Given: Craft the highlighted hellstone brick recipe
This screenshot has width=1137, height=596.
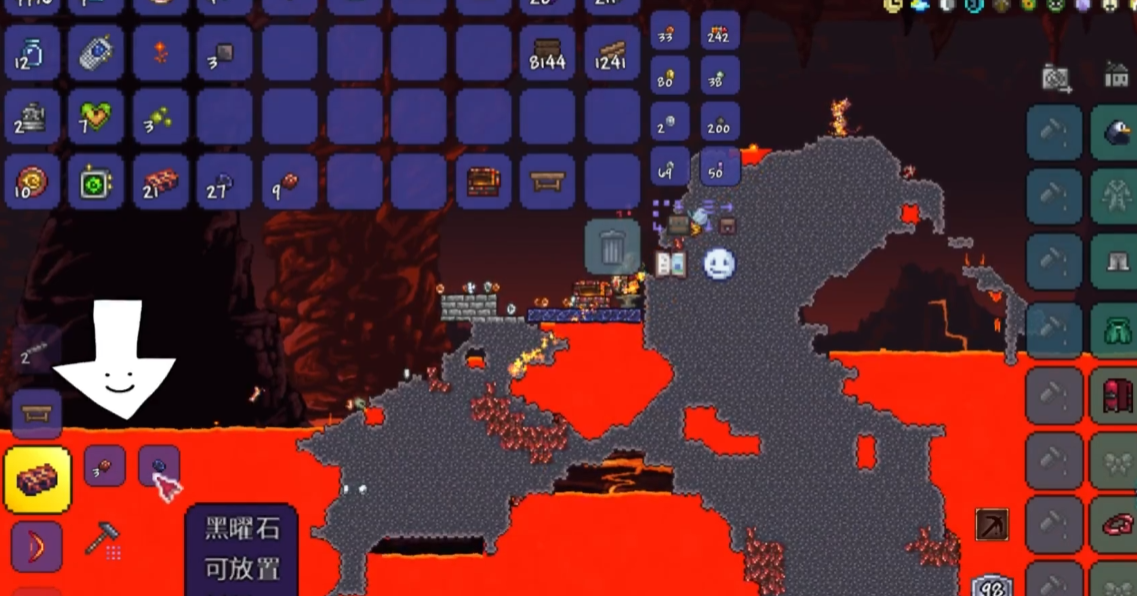Looking at the screenshot, I should [37, 479].
